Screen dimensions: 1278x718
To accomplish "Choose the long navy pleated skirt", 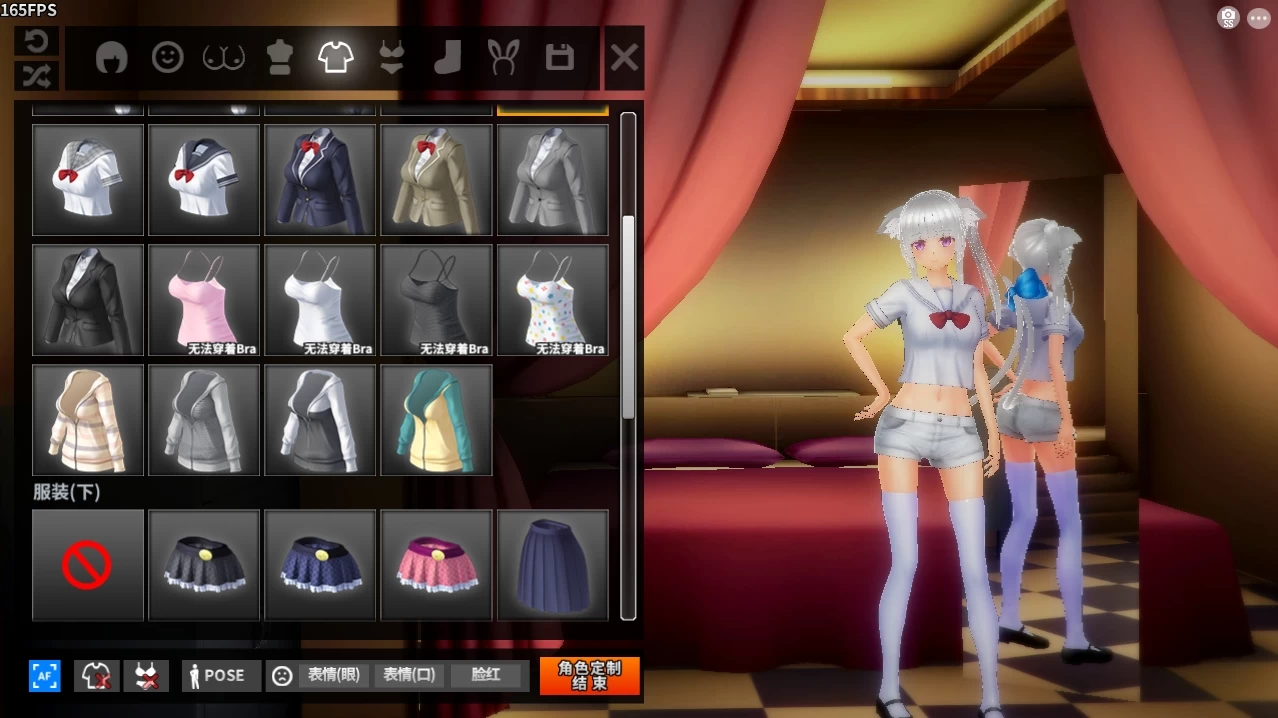I will [x=552, y=565].
